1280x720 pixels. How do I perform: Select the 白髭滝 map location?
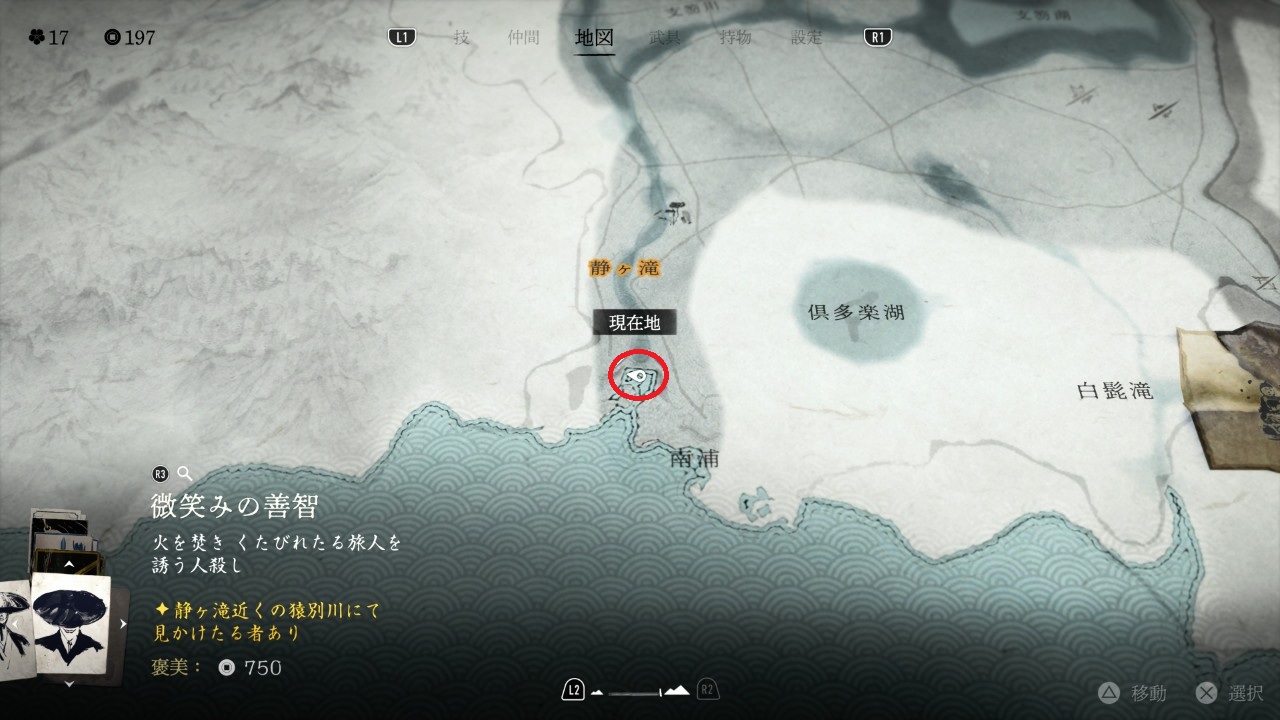coord(1114,391)
